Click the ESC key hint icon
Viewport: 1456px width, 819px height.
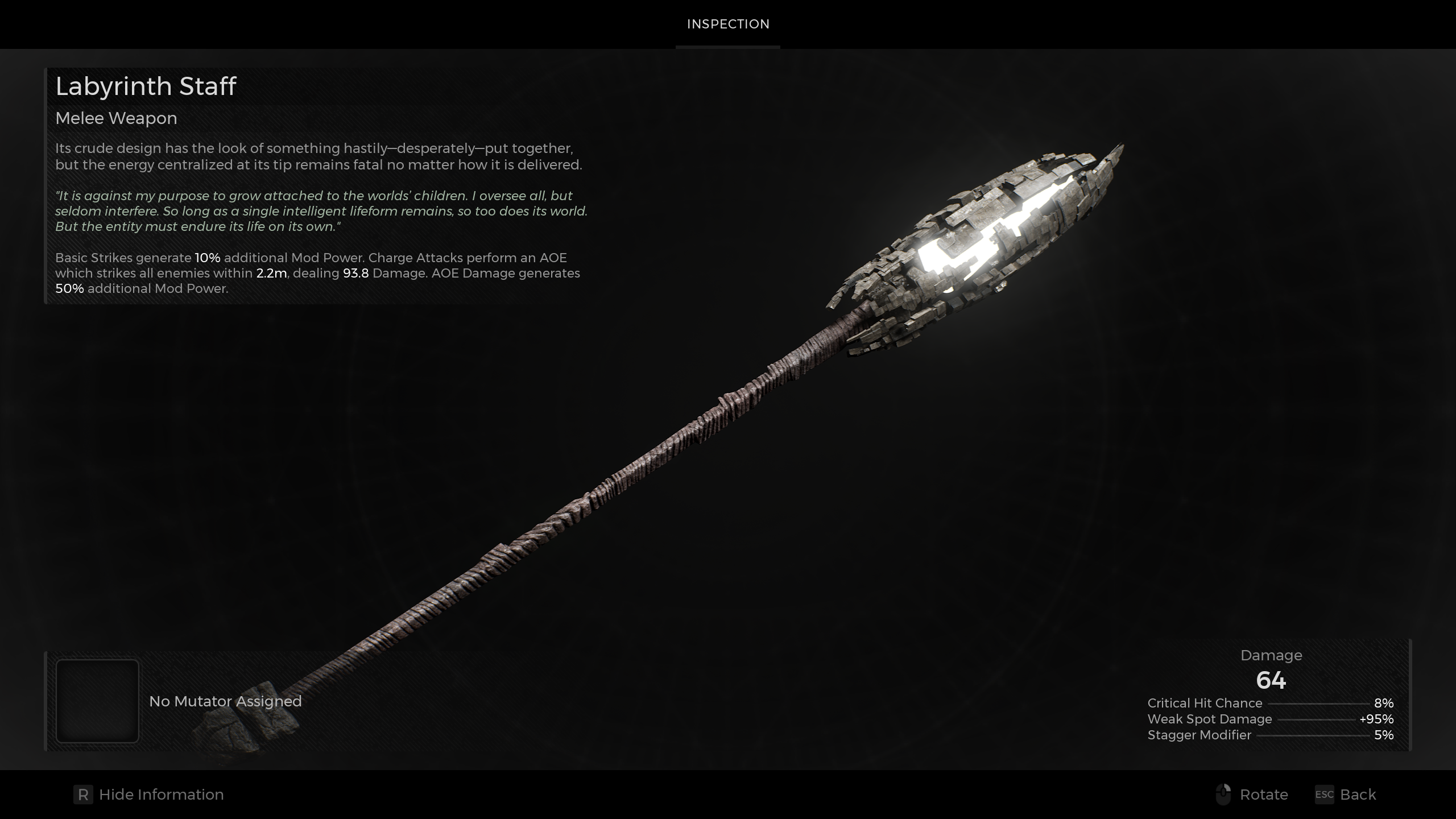[1324, 795]
